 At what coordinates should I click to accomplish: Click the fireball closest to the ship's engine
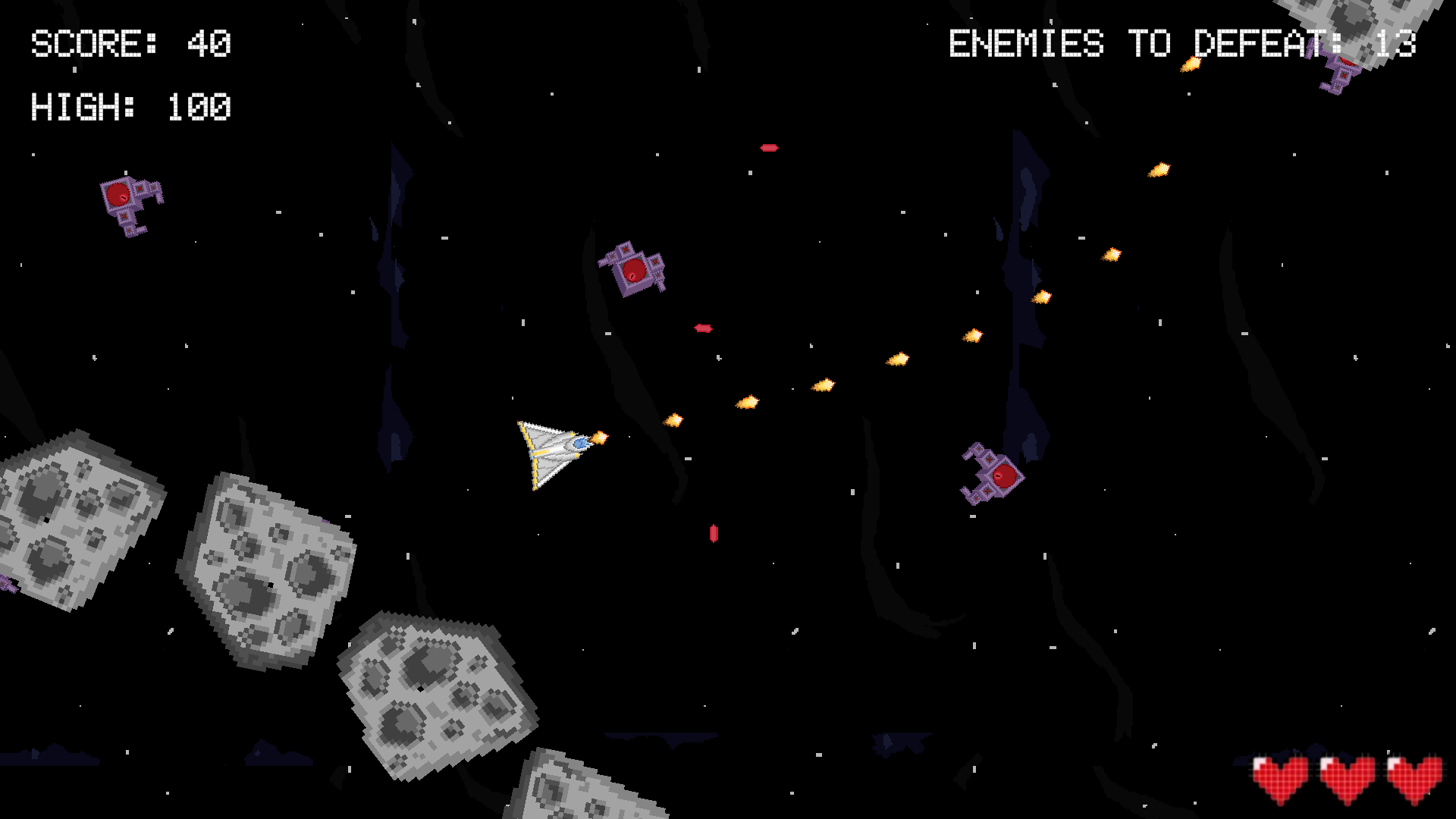[599, 436]
